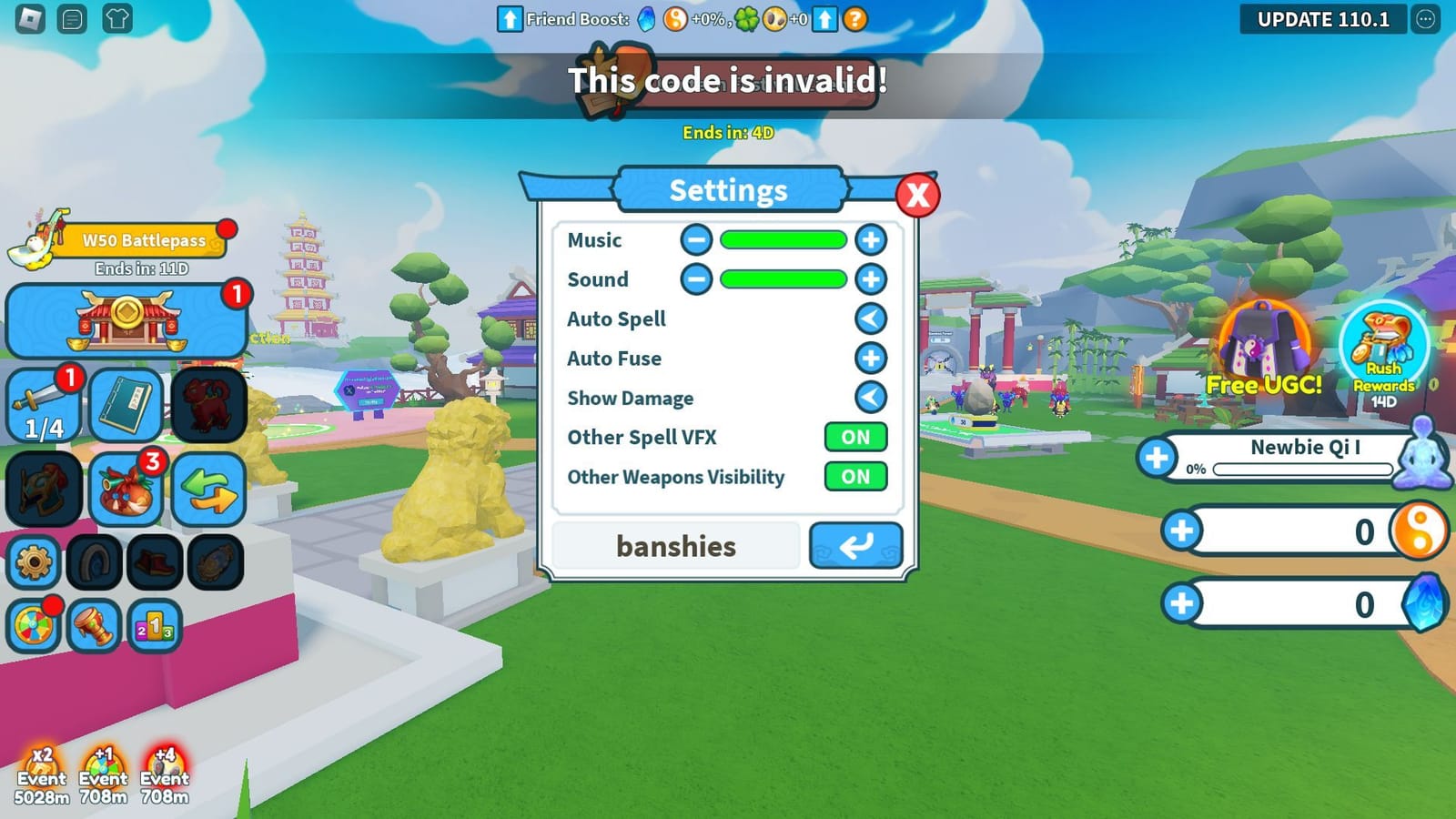Image resolution: width=1456 pixels, height=819 pixels.
Task: Disable Other Weapons Visibility
Action: coord(854,477)
